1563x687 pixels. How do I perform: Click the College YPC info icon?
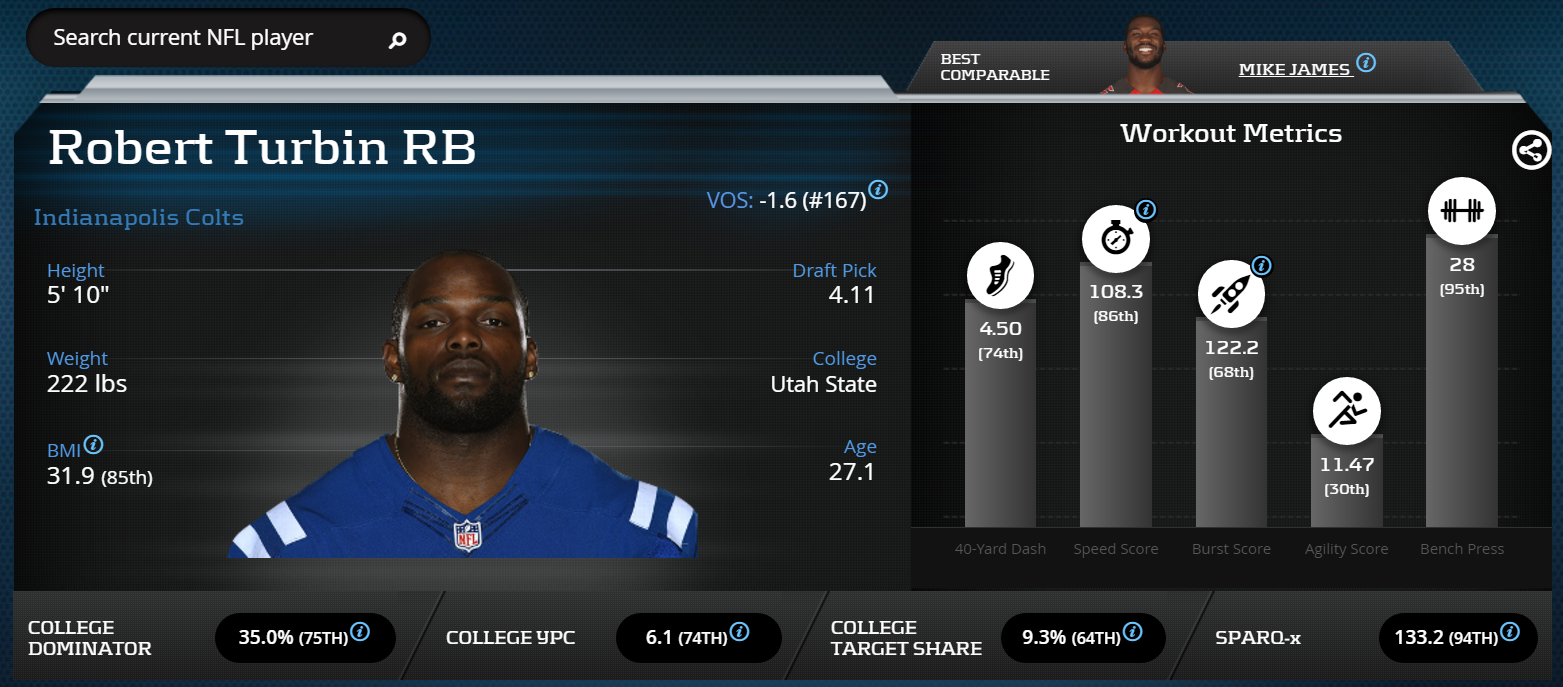tap(739, 632)
